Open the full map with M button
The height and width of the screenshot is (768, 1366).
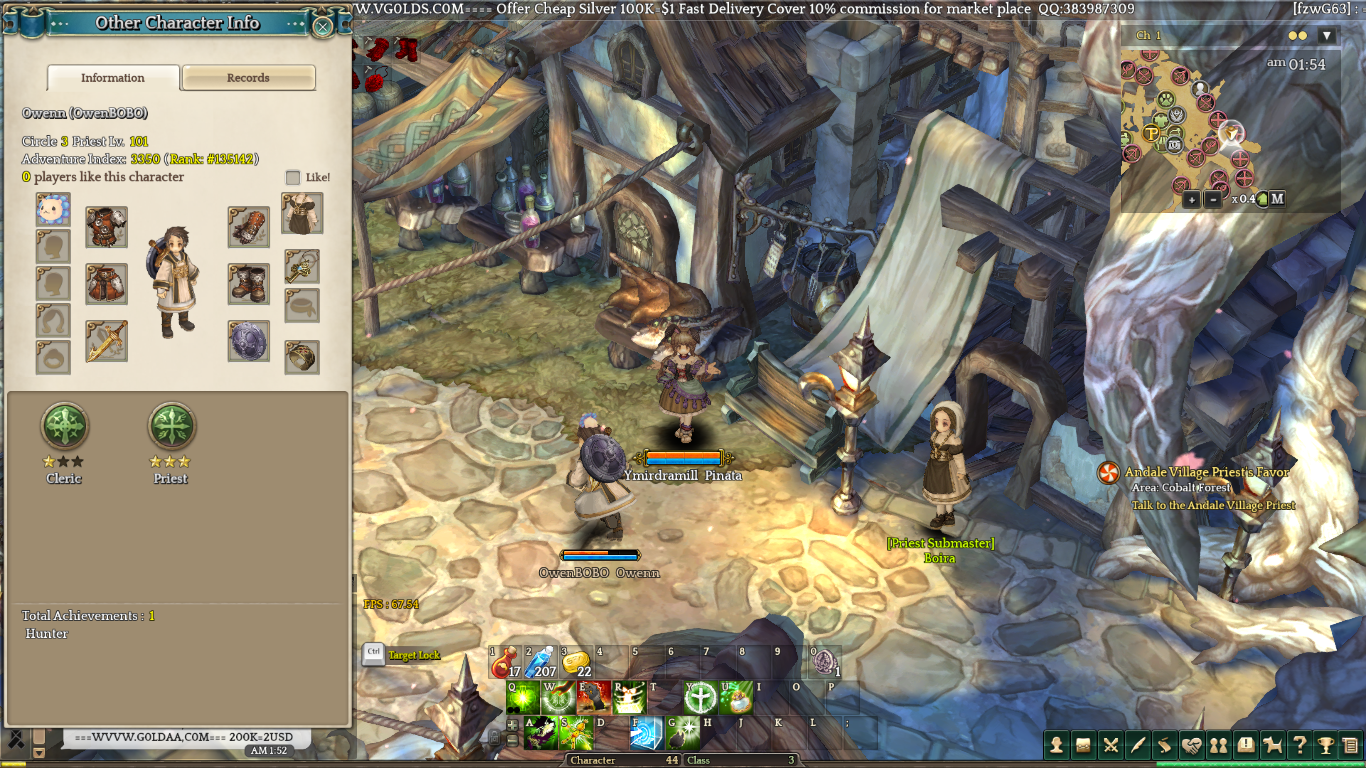click(1277, 199)
